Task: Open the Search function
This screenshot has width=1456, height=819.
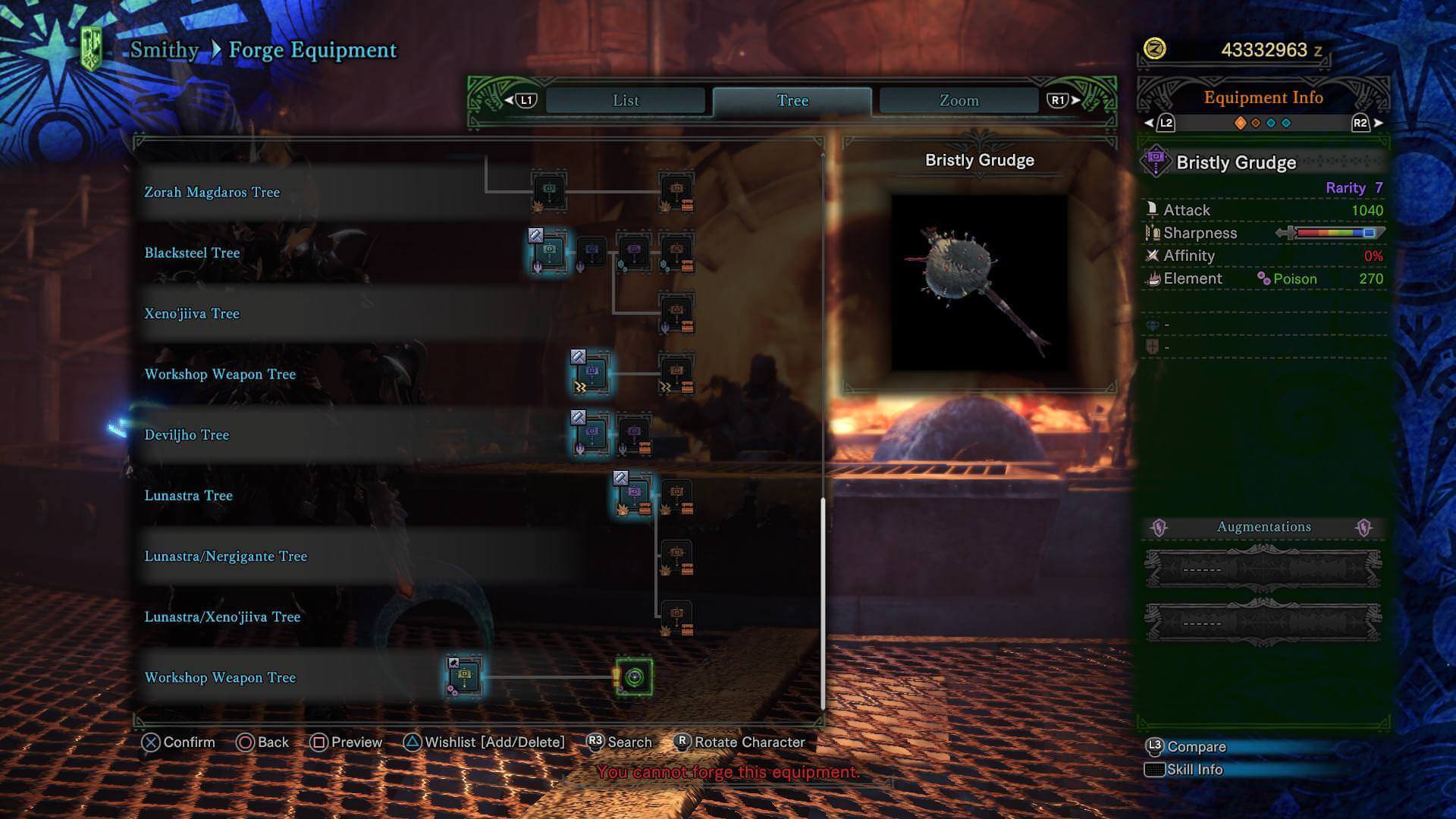Action: 620,742
